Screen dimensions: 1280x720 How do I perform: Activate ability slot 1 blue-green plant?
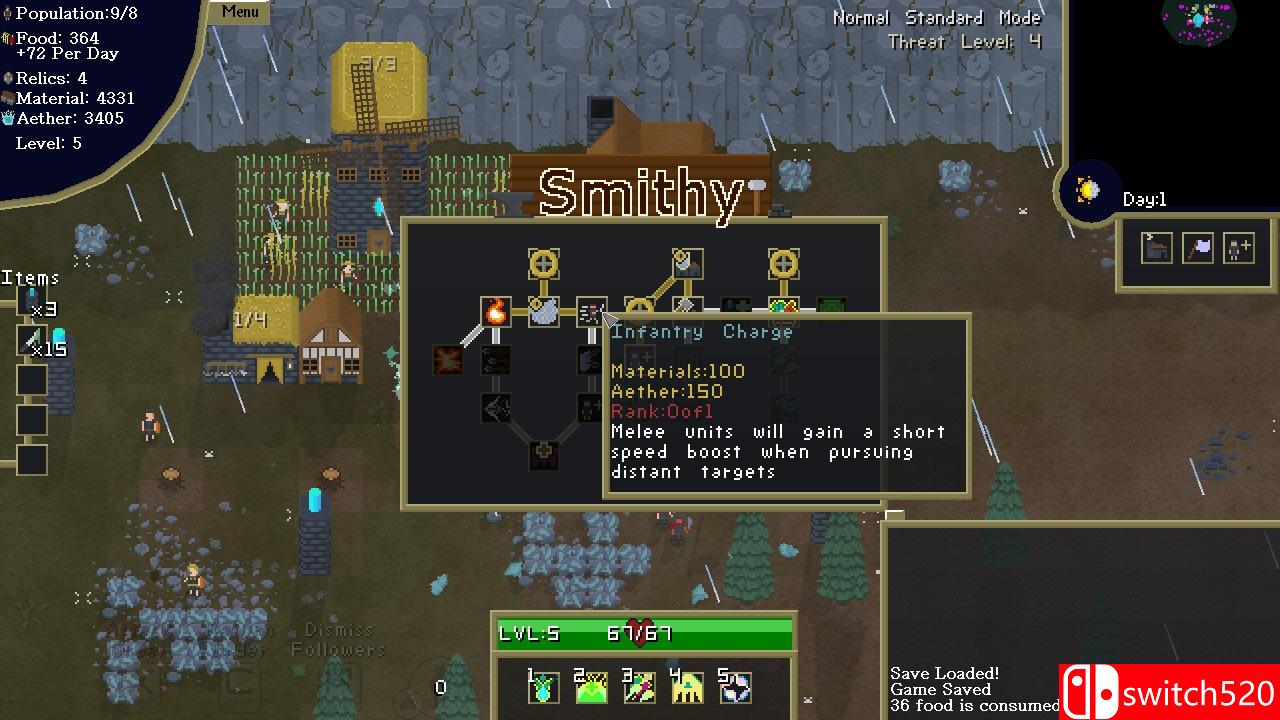coord(544,687)
